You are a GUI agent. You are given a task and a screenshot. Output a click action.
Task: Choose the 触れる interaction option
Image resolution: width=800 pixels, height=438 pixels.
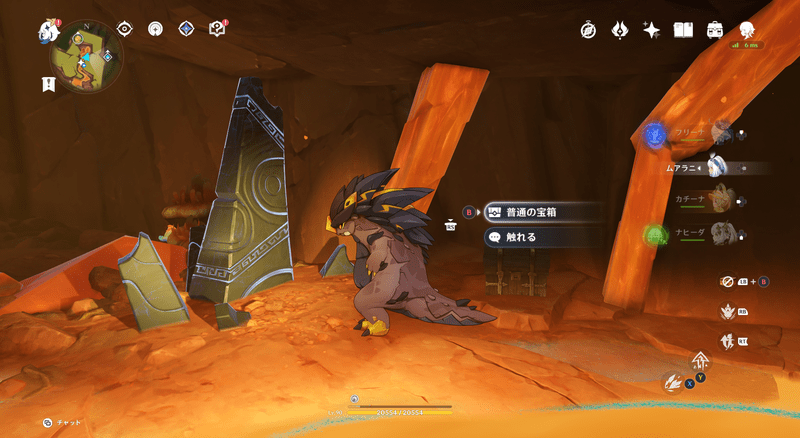click(x=544, y=237)
